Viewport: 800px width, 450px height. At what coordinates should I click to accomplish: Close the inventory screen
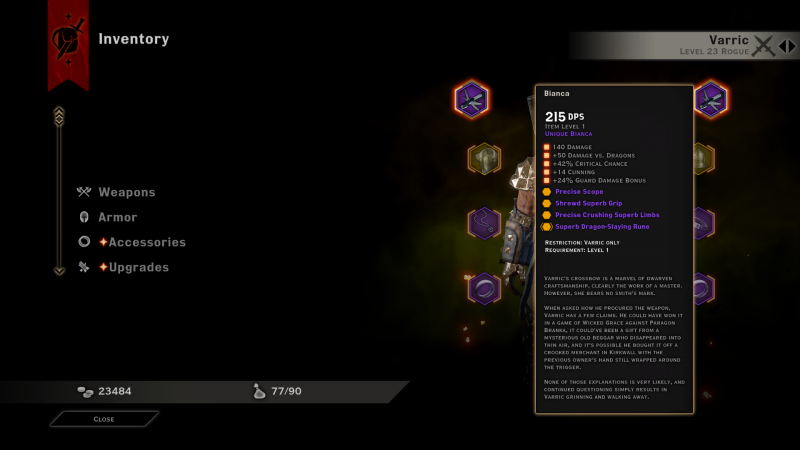[104, 419]
